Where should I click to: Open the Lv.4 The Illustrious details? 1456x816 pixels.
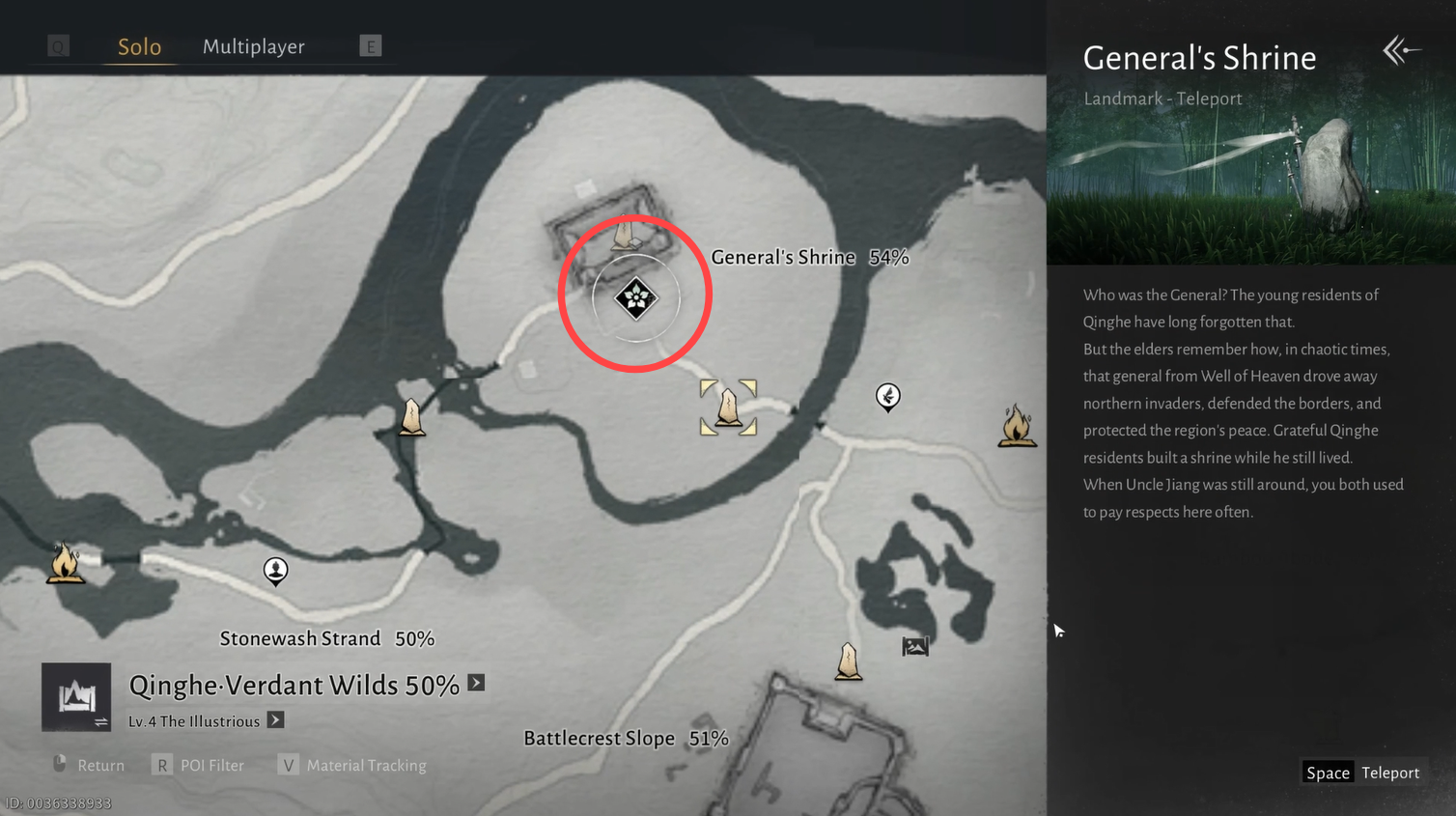coord(276,720)
